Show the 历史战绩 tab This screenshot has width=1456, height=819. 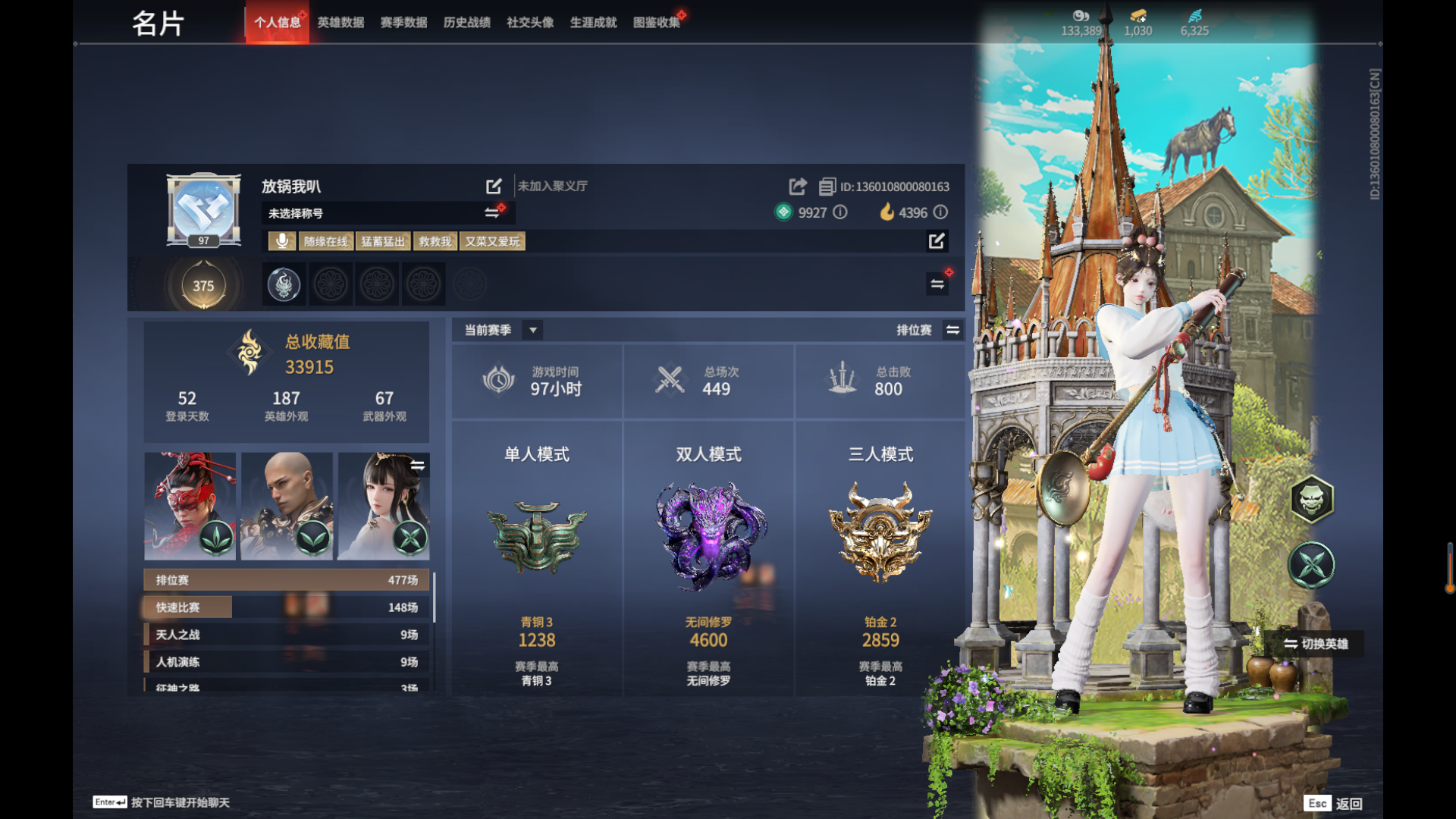466,23
